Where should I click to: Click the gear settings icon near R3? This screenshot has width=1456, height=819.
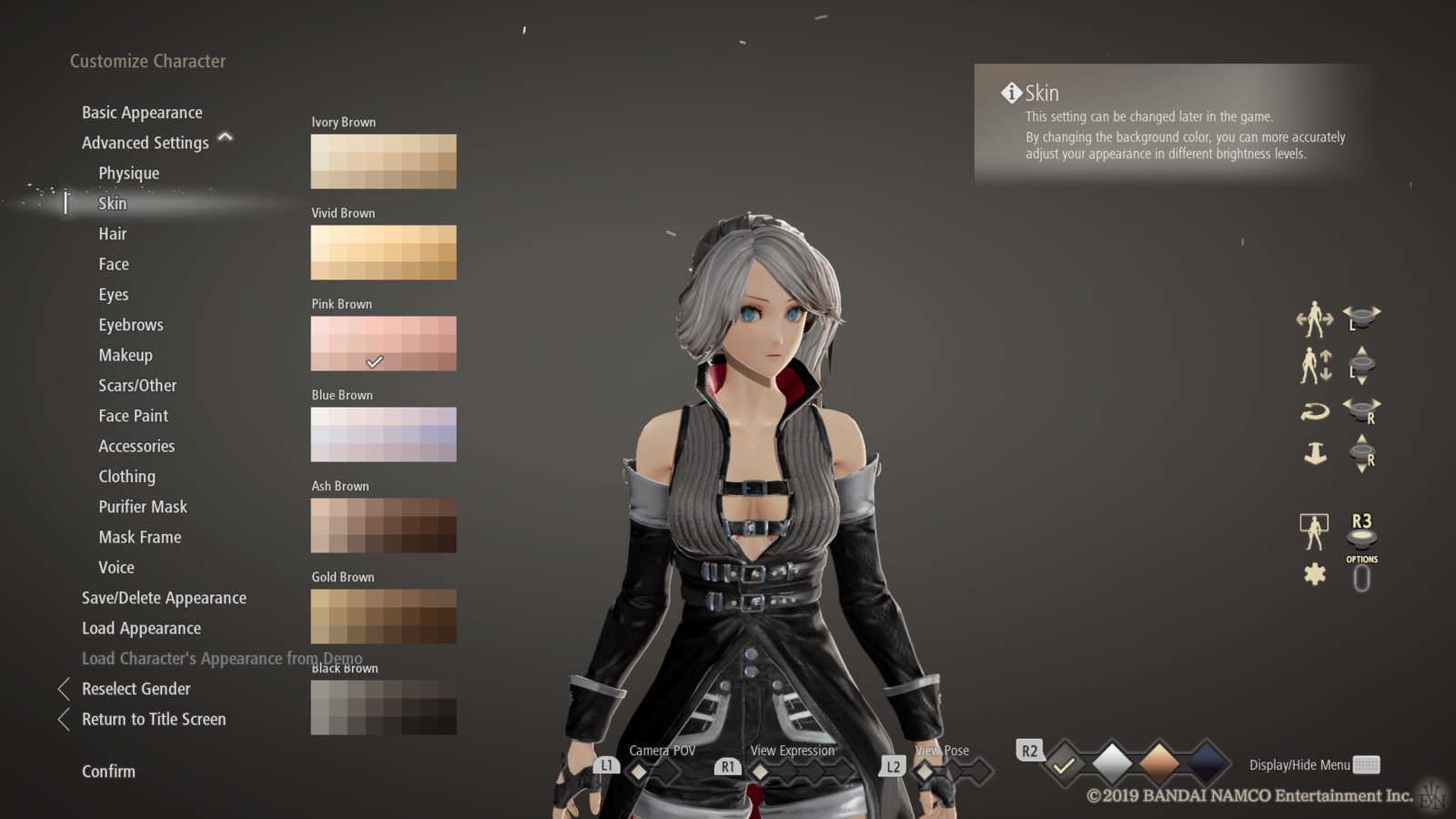pyautogui.click(x=1313, y=576)
